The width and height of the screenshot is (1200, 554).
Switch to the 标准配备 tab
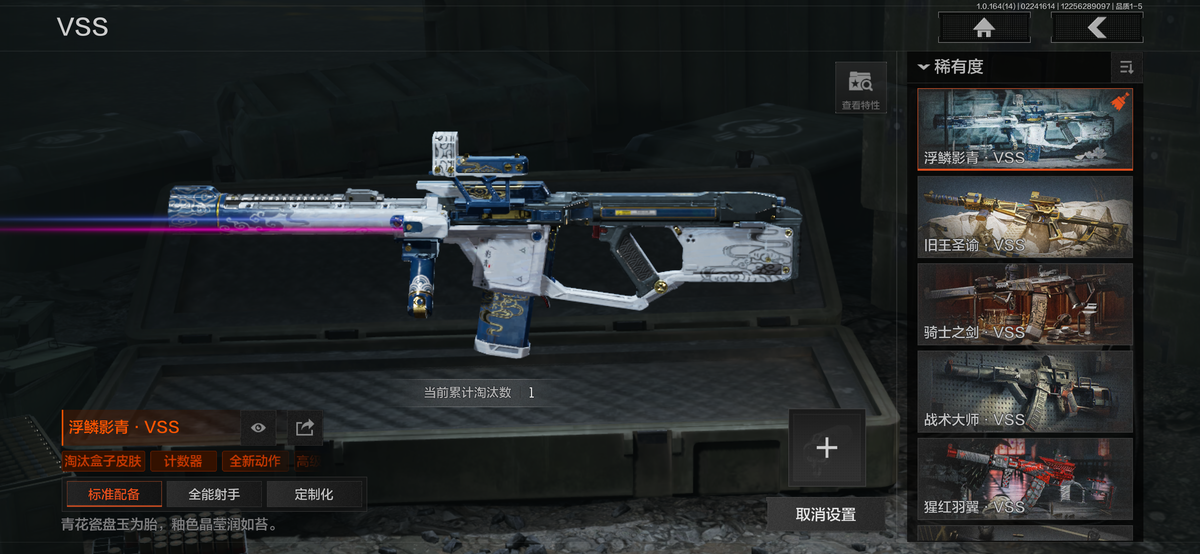tap(114, 494)
